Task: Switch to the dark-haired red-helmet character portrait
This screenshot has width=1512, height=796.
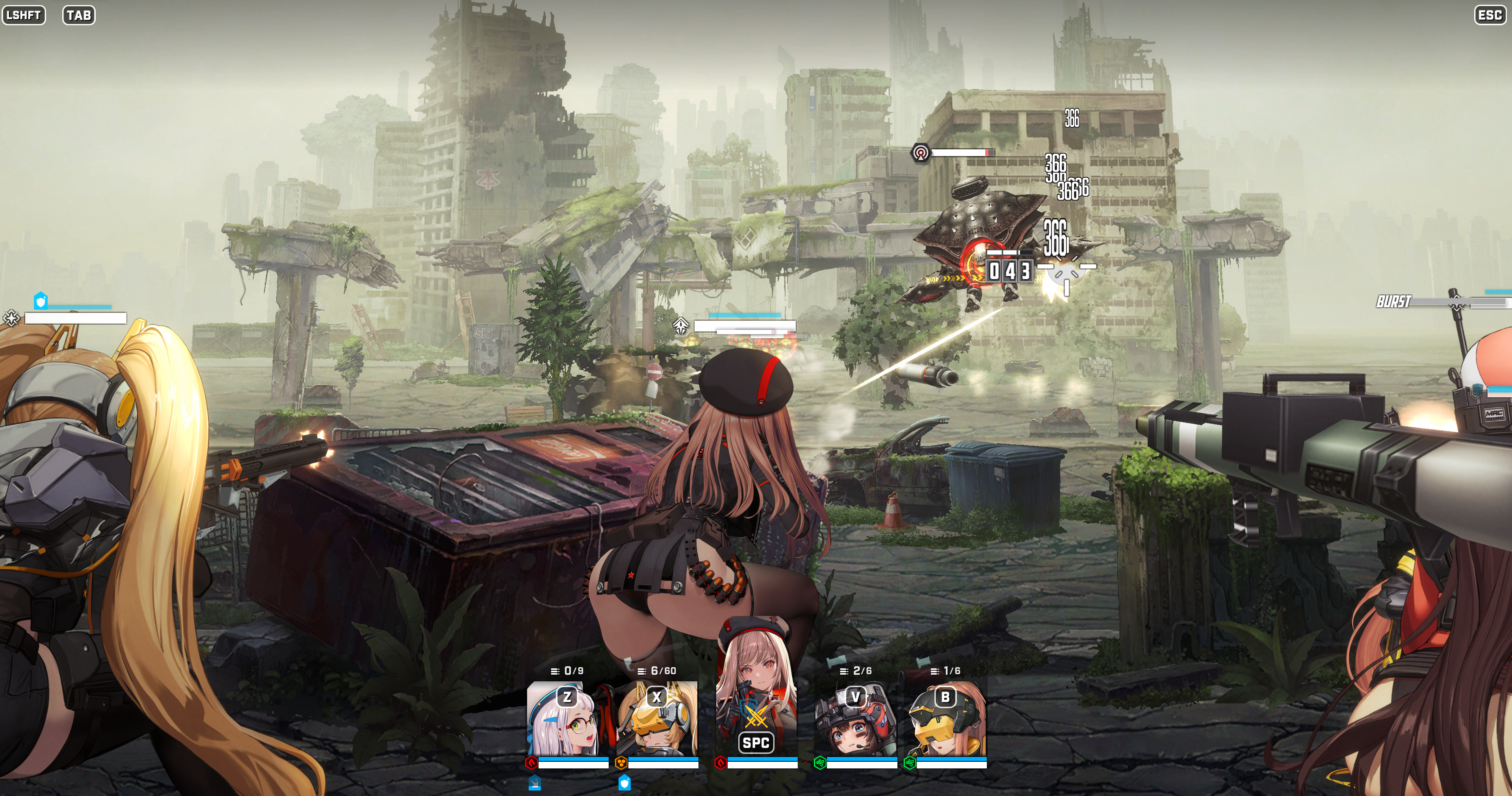Action: coord(855,720)
